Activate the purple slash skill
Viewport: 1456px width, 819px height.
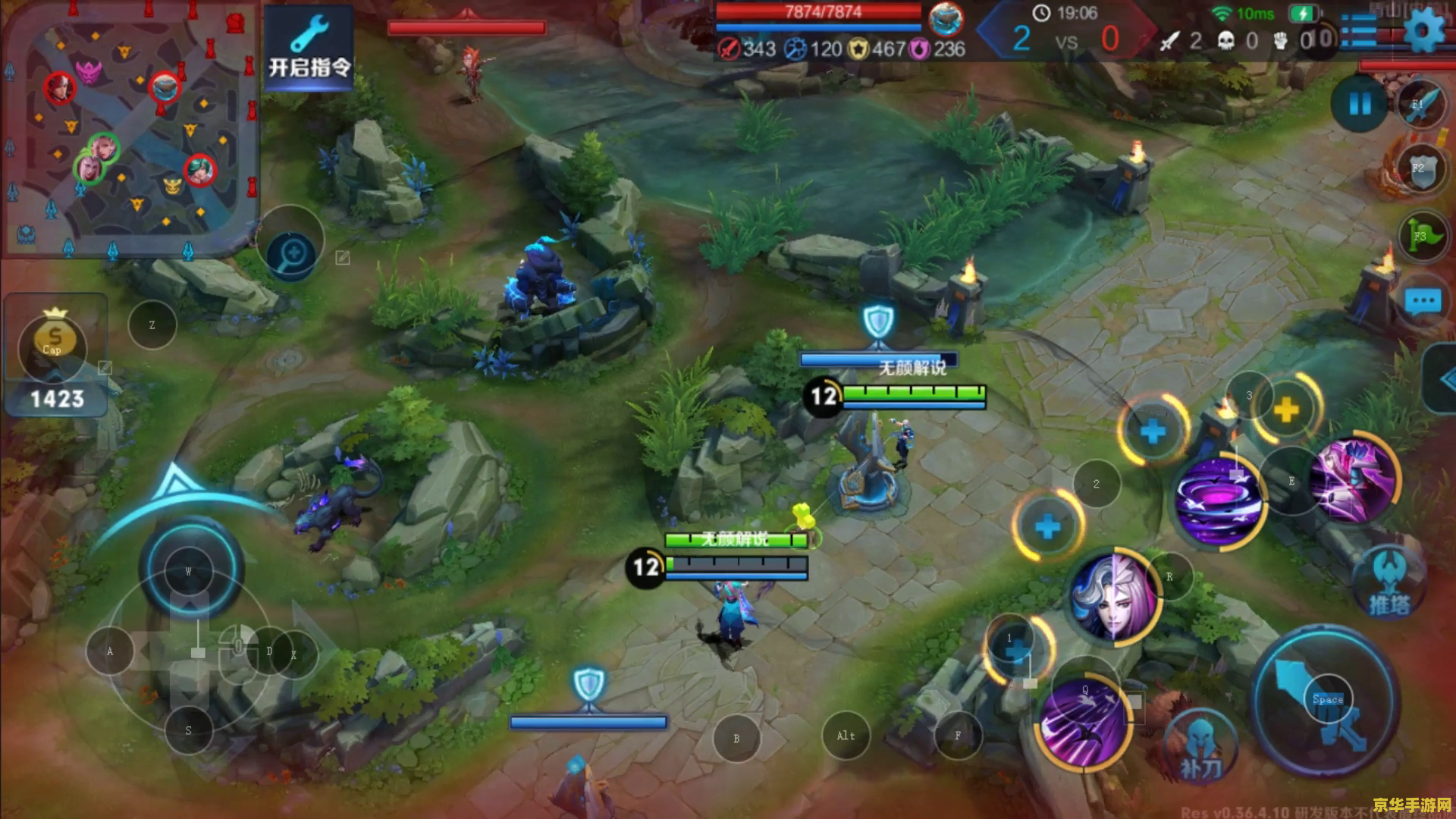(x=1083, y=723)
